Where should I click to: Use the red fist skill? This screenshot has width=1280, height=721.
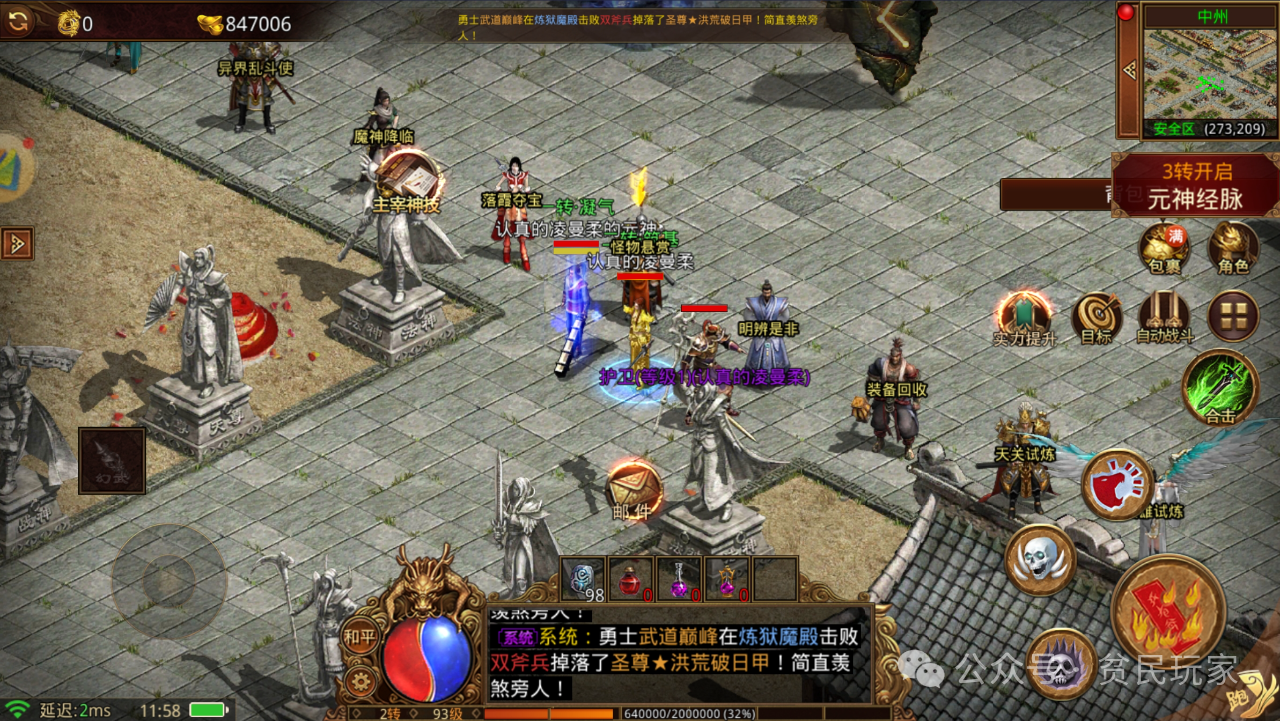[x=1118, y=484]
